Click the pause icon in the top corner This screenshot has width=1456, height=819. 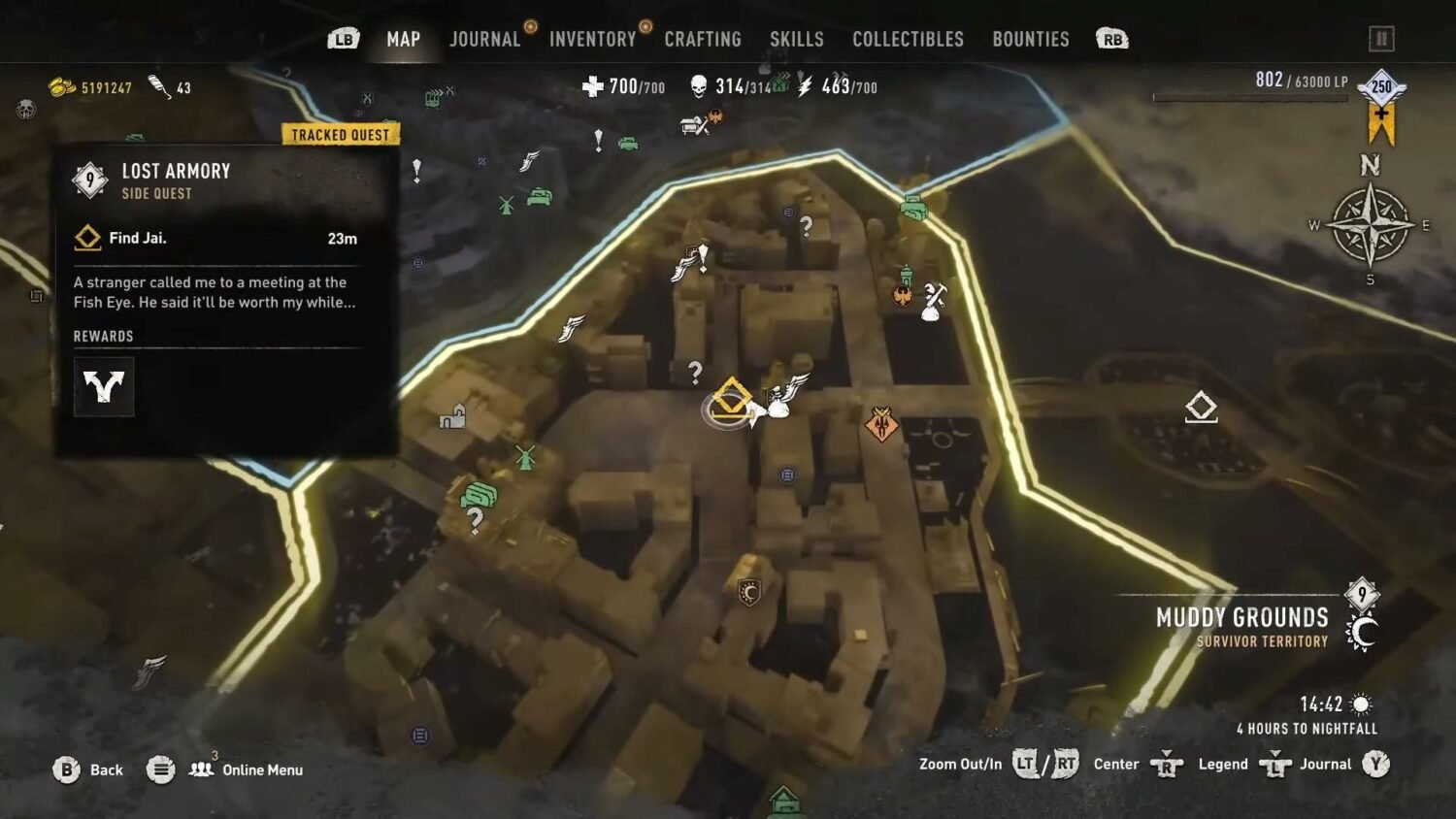(1380, 39)
